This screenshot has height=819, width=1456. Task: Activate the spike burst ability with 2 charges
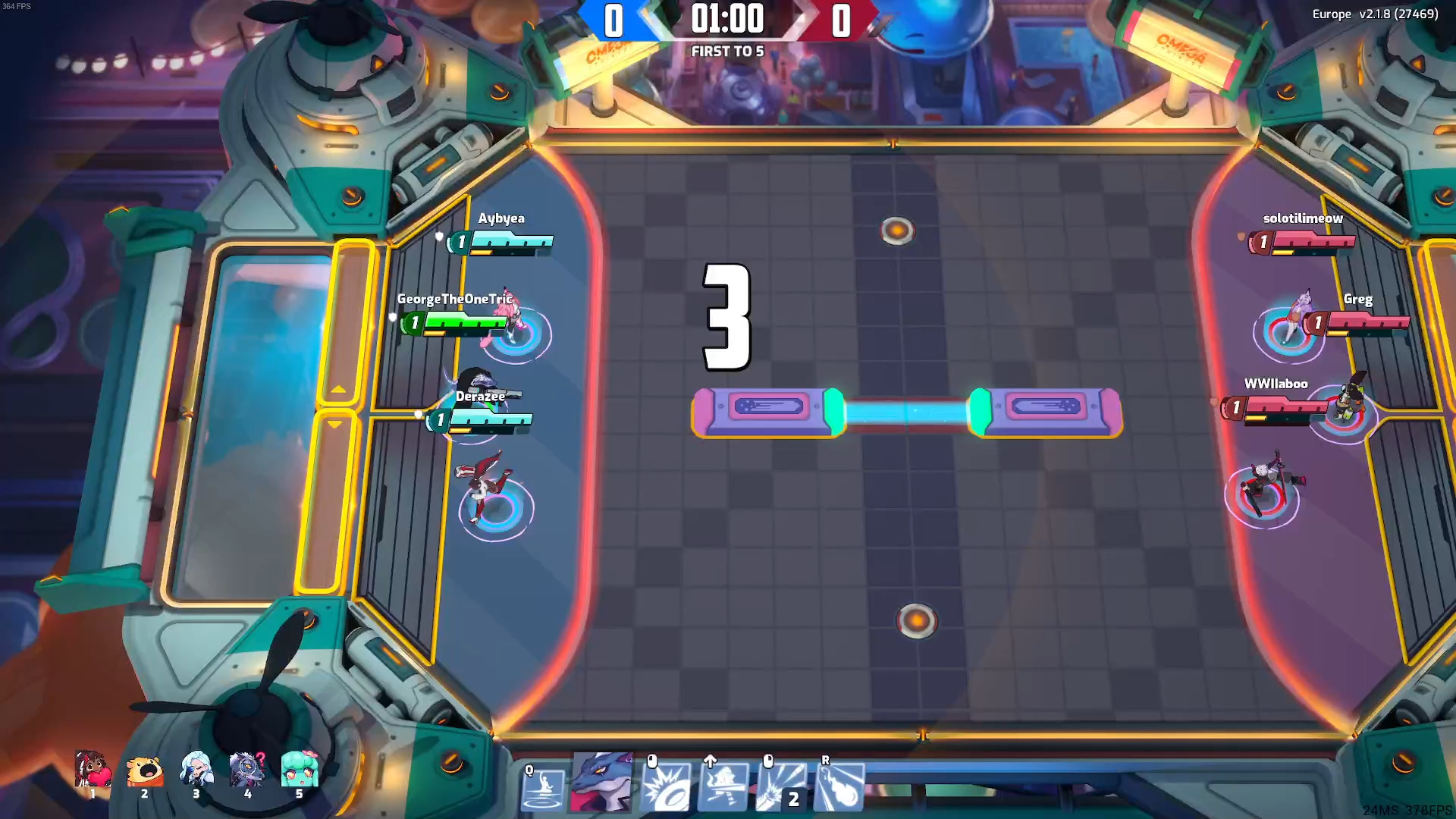781,789
